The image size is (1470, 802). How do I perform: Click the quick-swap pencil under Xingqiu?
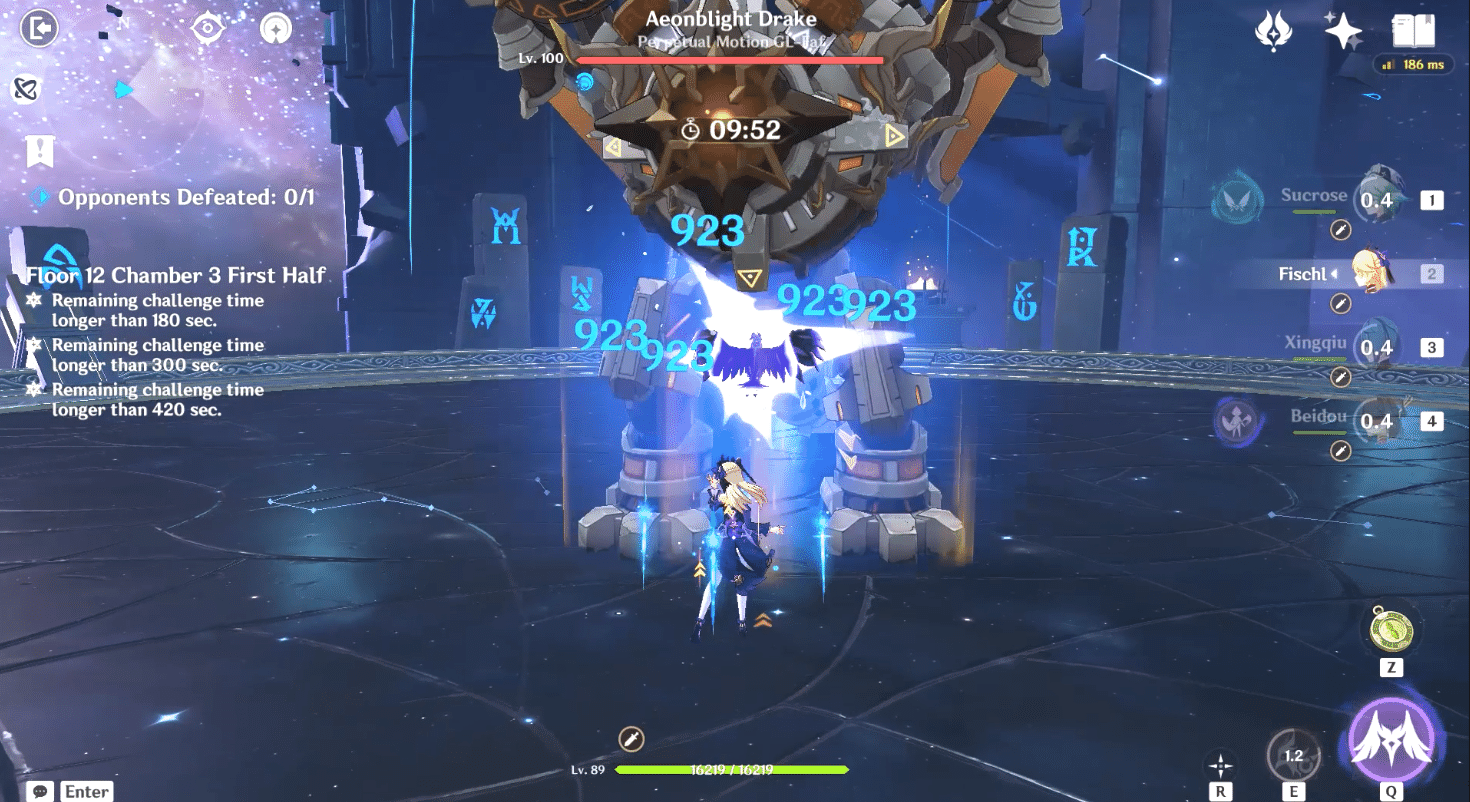coord(1340,377)
